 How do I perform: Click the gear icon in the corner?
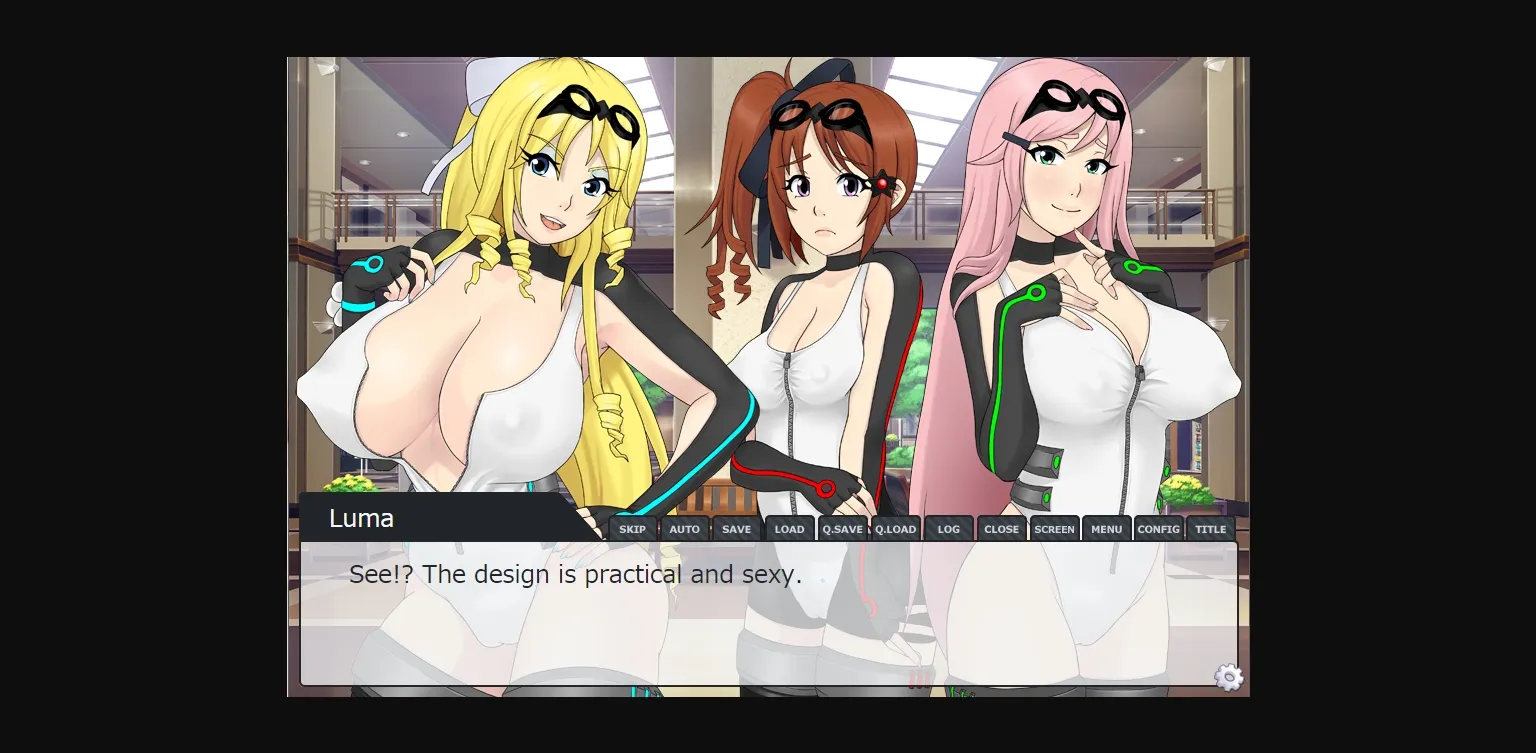1228,678
